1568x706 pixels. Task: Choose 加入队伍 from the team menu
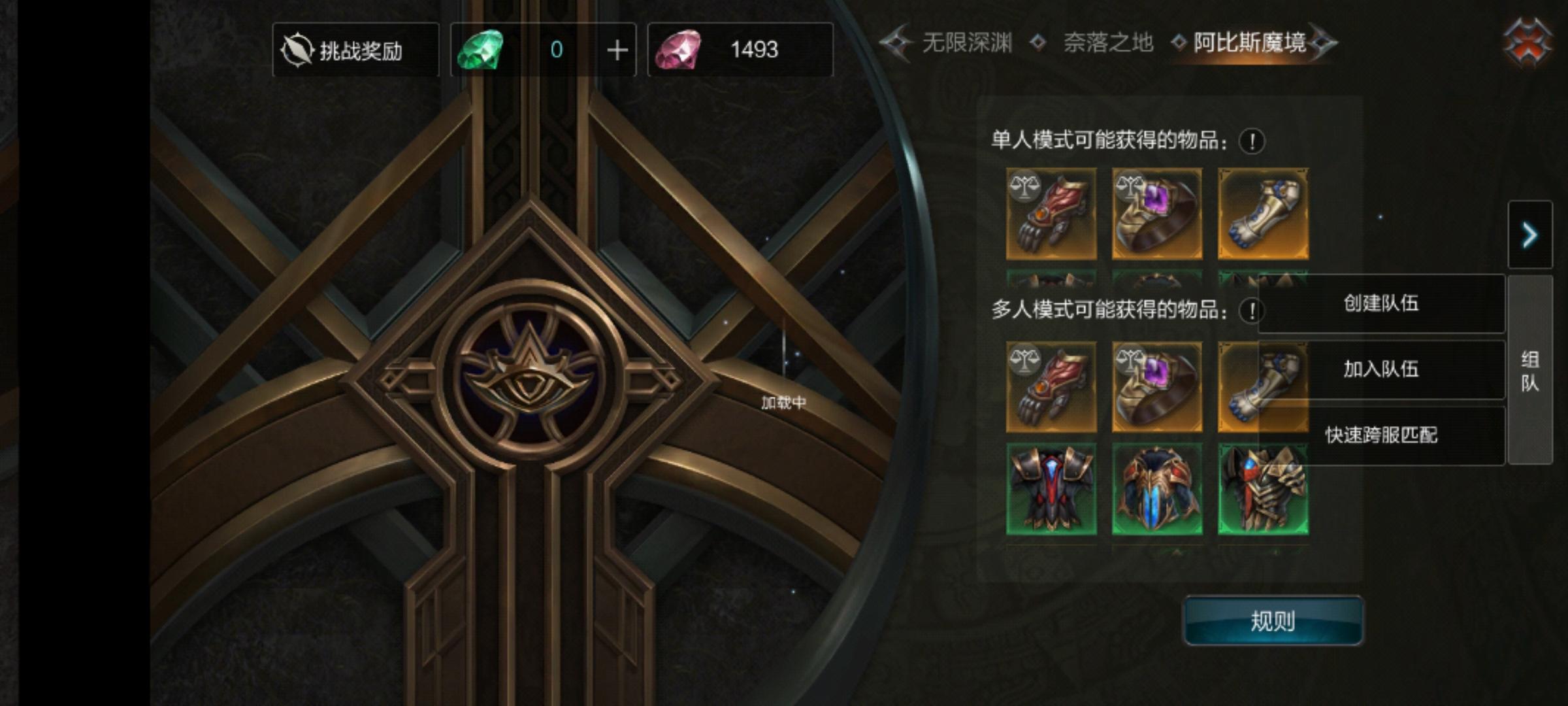click(1381, 369)
